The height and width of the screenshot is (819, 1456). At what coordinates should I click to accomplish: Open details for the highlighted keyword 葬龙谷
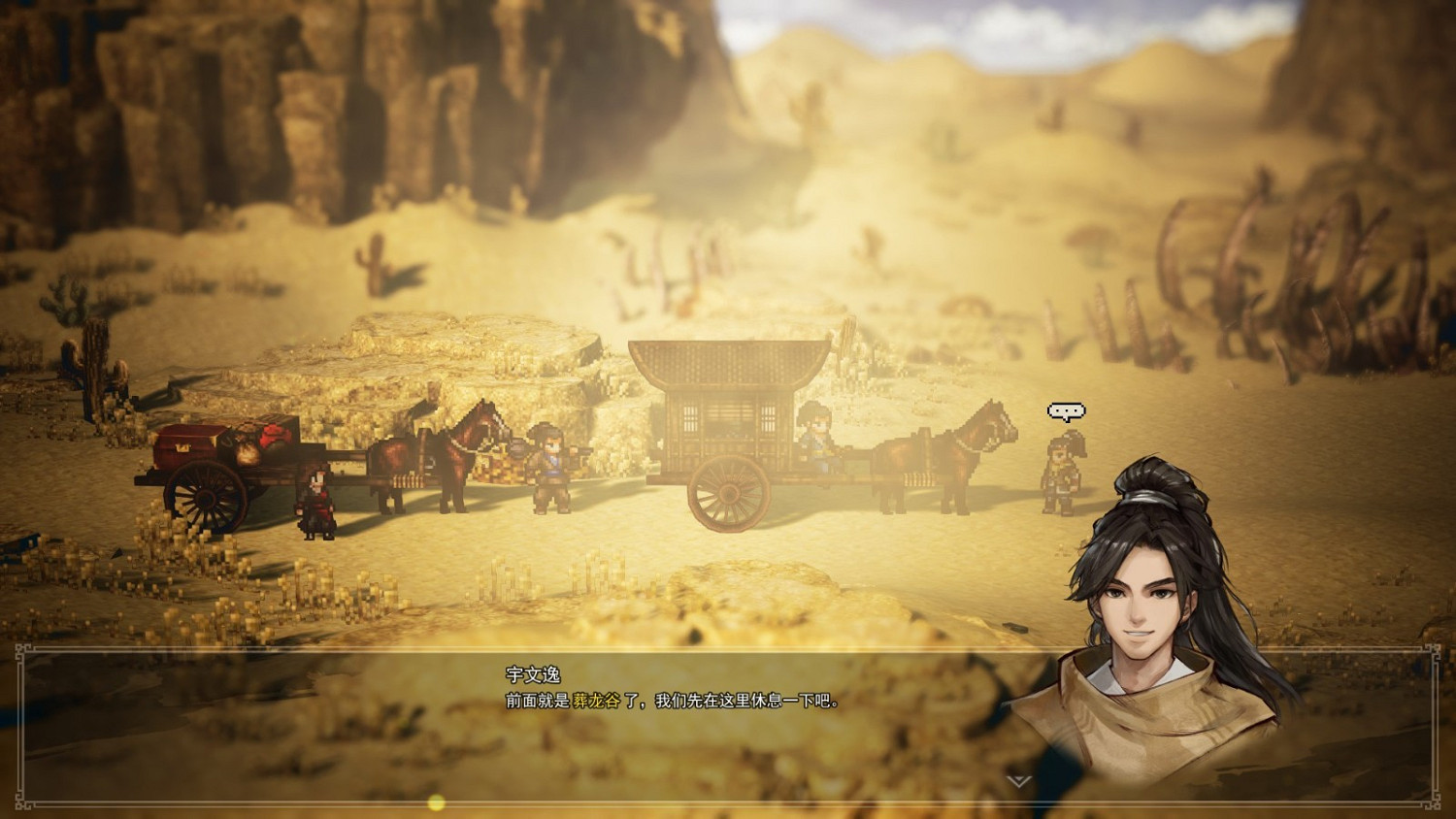(x=596, y=699)
